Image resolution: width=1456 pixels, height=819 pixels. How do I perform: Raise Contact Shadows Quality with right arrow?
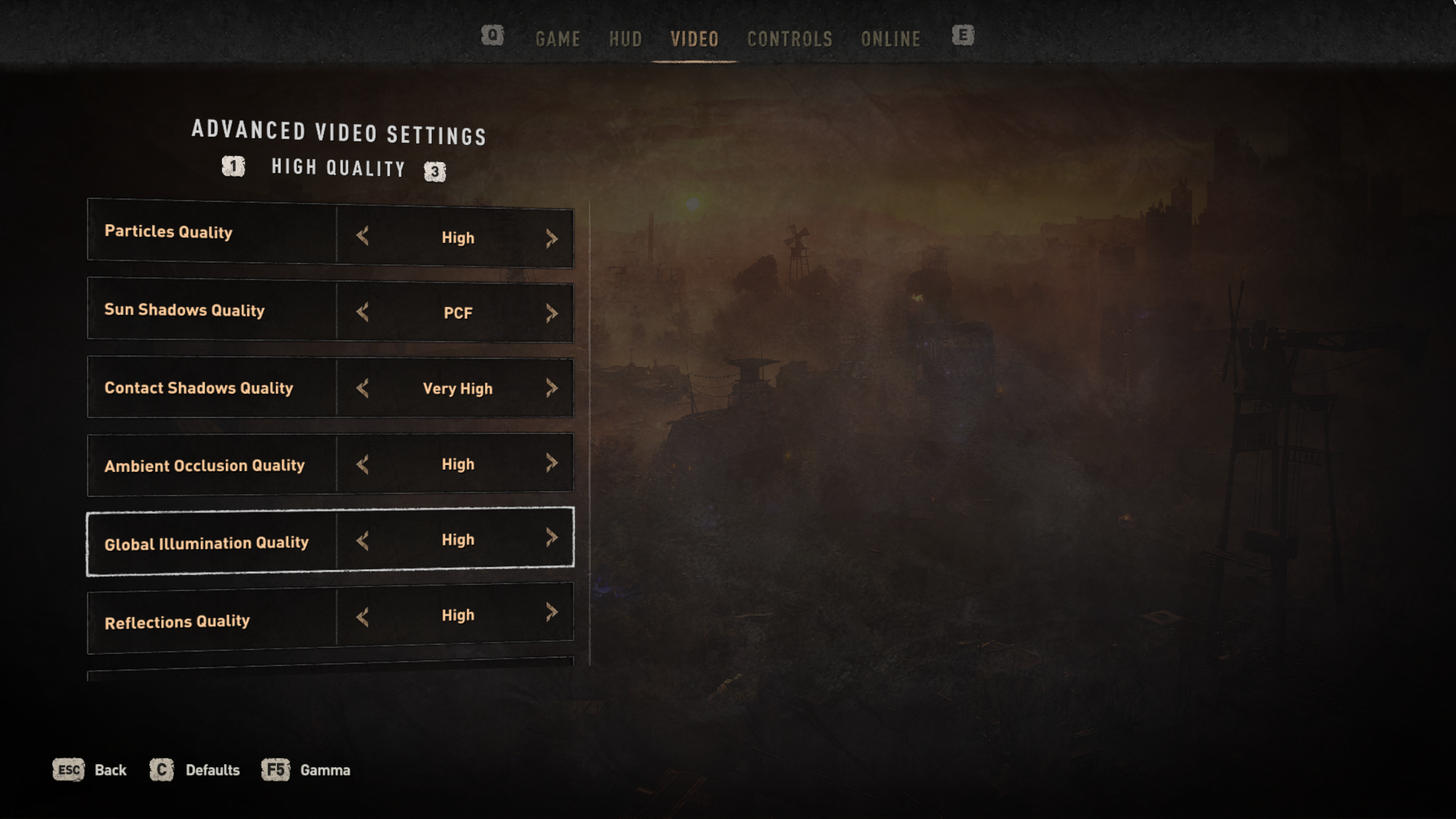[x=552, y=388]
